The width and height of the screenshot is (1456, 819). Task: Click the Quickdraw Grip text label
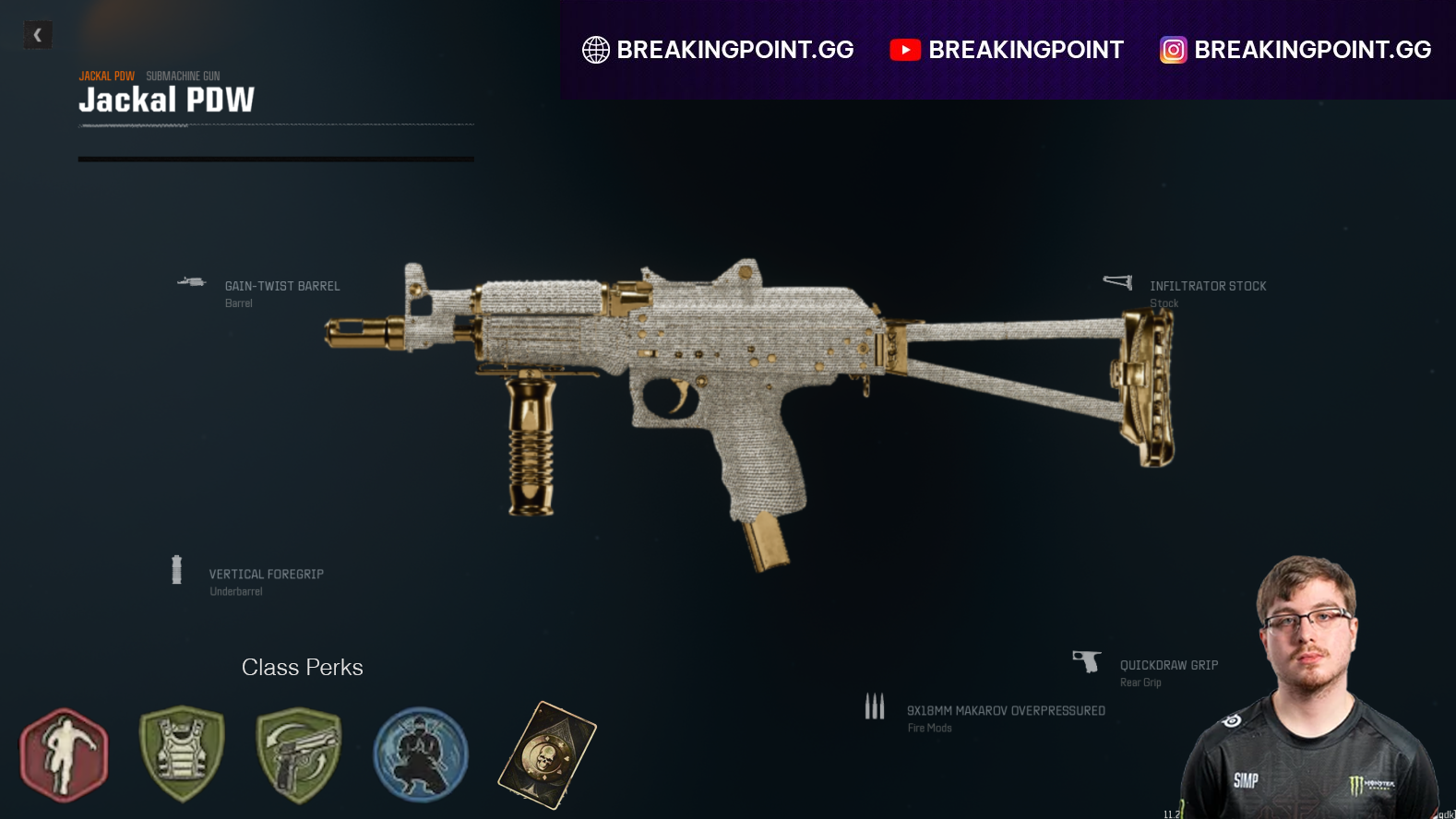coord(1168,664)
